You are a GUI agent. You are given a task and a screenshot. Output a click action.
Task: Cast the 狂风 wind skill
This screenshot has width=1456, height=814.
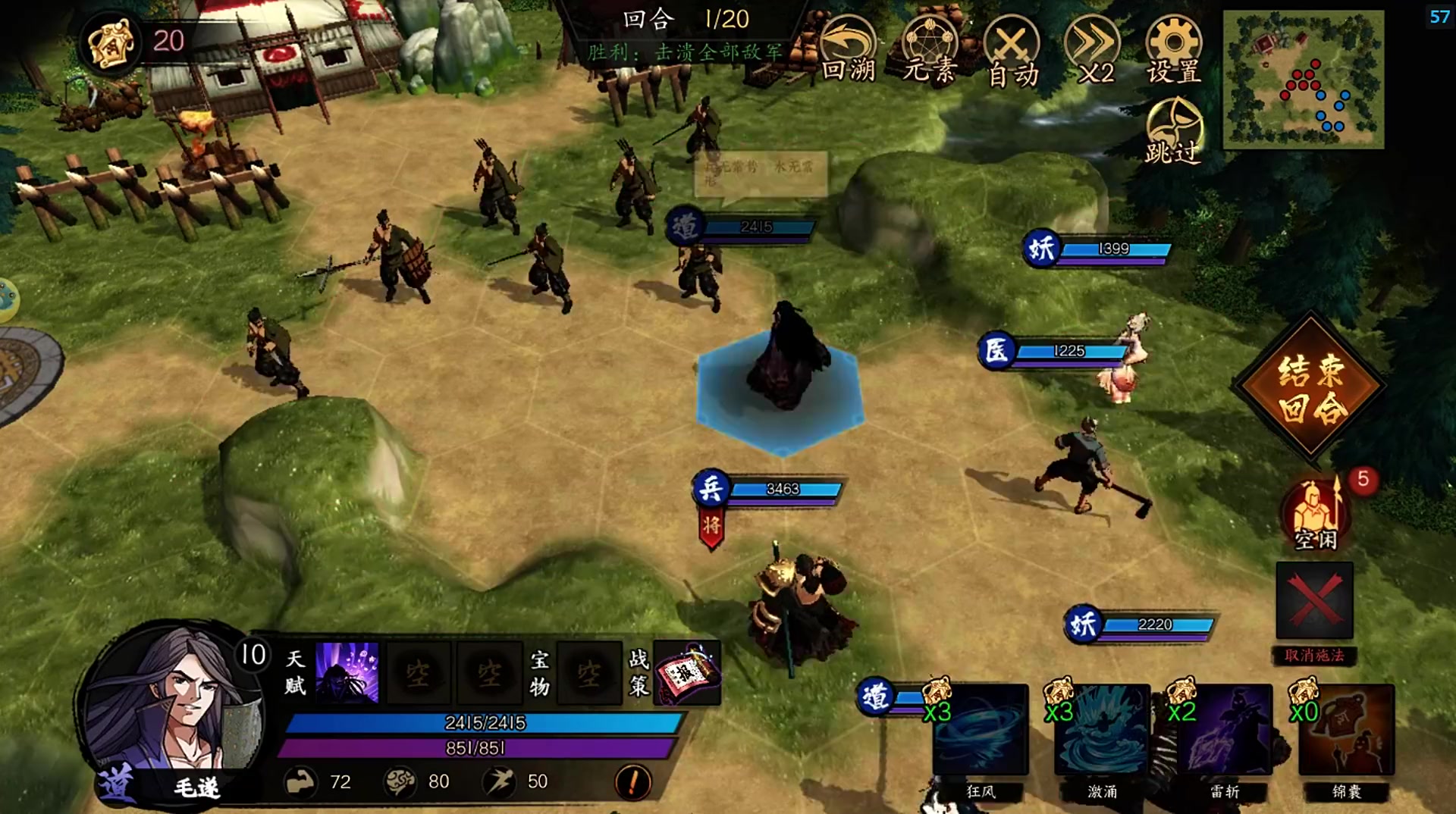(x=980, y=731)
